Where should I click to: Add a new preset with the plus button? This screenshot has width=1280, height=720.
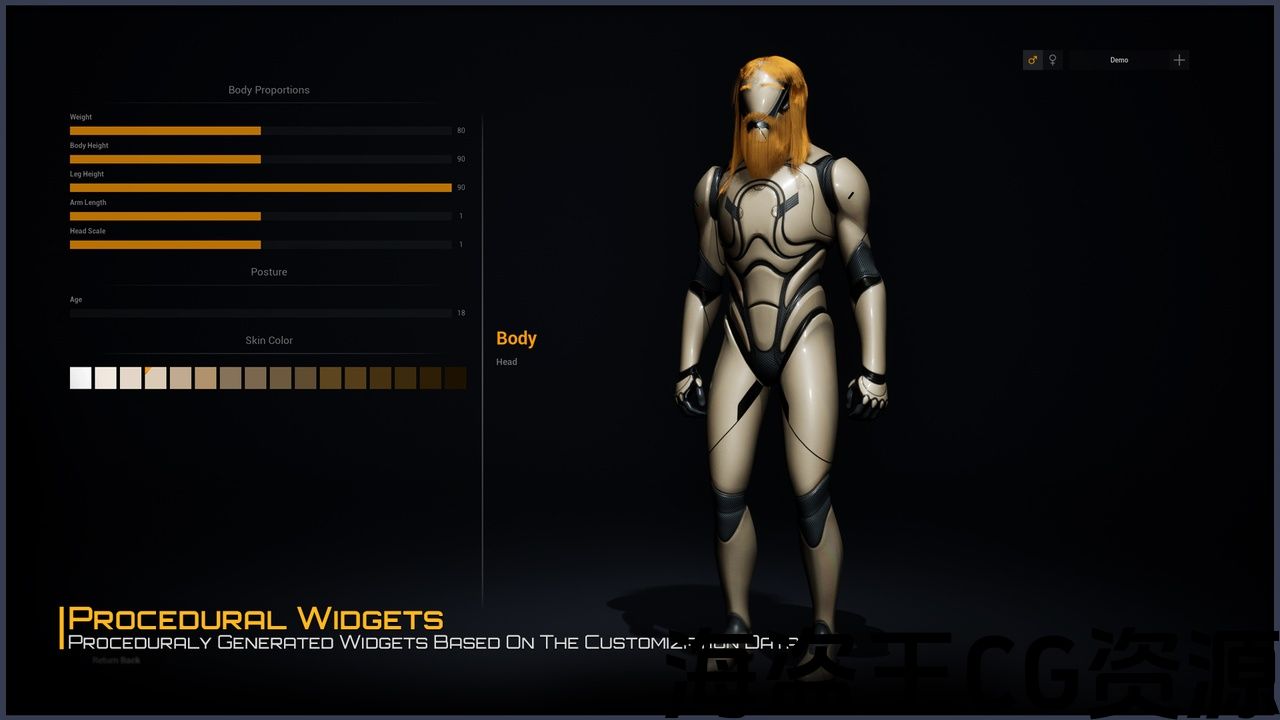click(1179, 60)
